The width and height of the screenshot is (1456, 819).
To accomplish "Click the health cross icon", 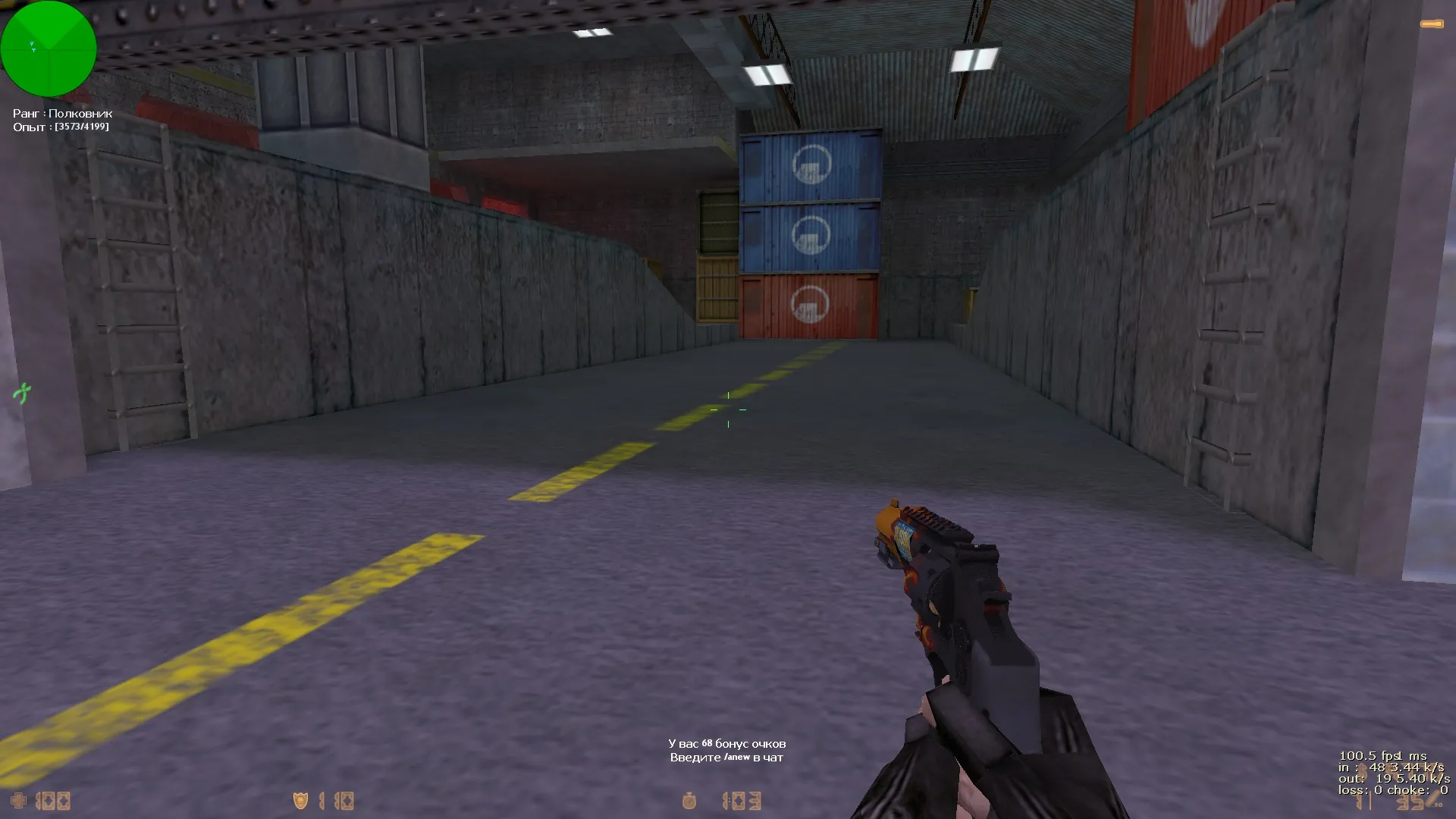I will pos(18,800).
